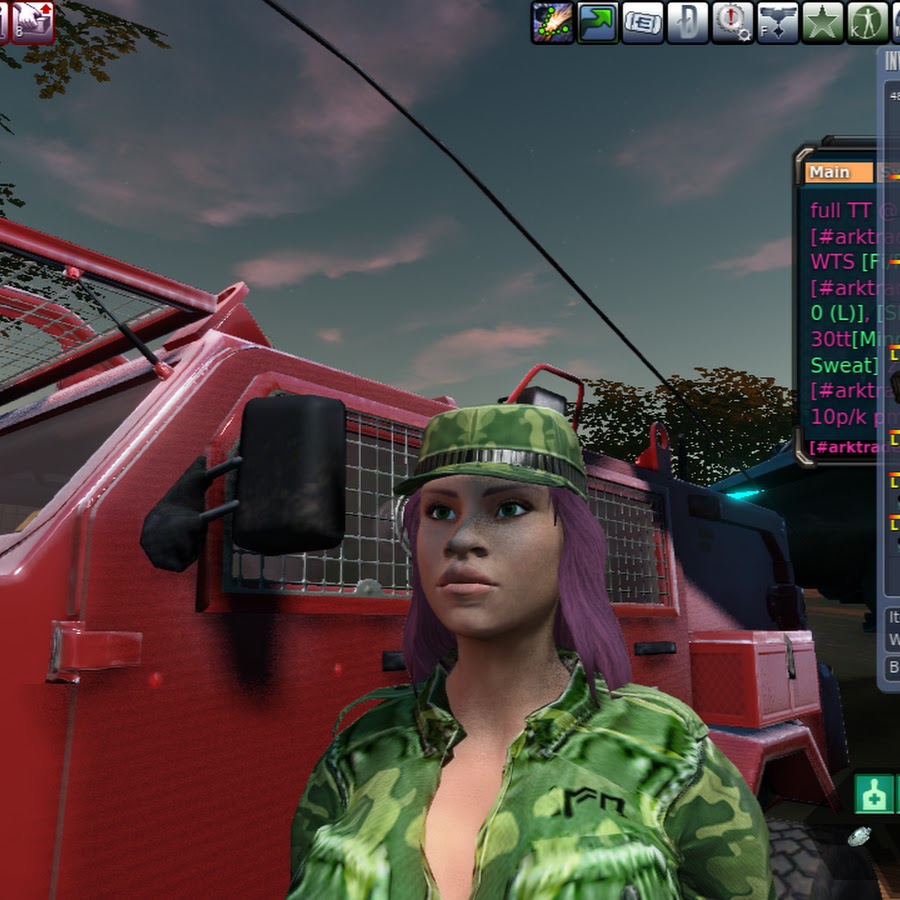Open the ticket-shaped icon in the toolbar
This screenshot has width=900, height=900.
click(643, 22)
